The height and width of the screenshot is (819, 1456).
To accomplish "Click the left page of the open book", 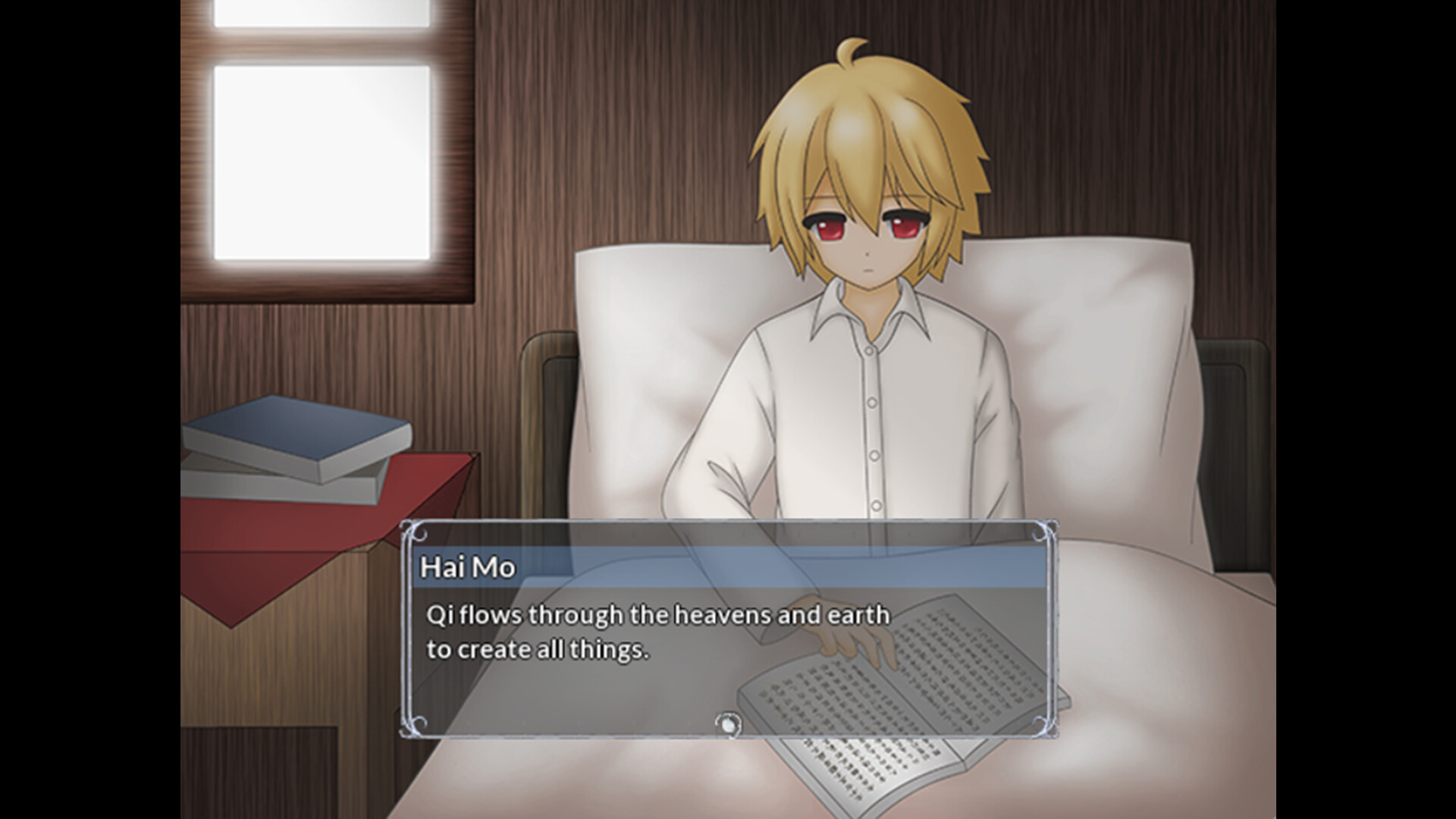I will tap(827, 720).
